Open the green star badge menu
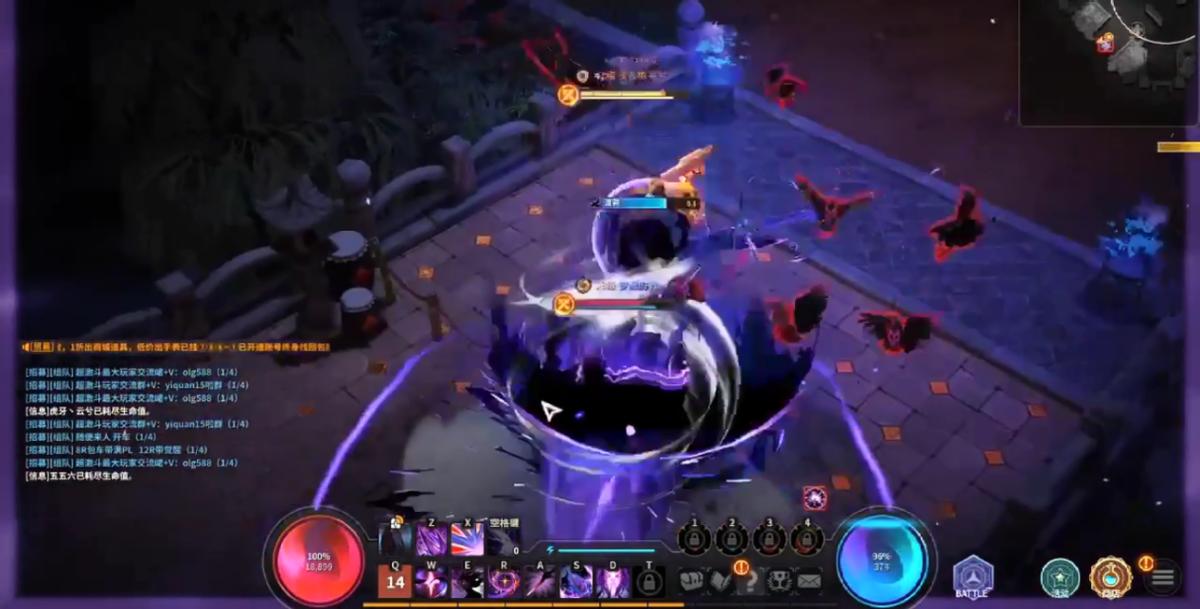The image size is (1200, 609). [1059, 577]
